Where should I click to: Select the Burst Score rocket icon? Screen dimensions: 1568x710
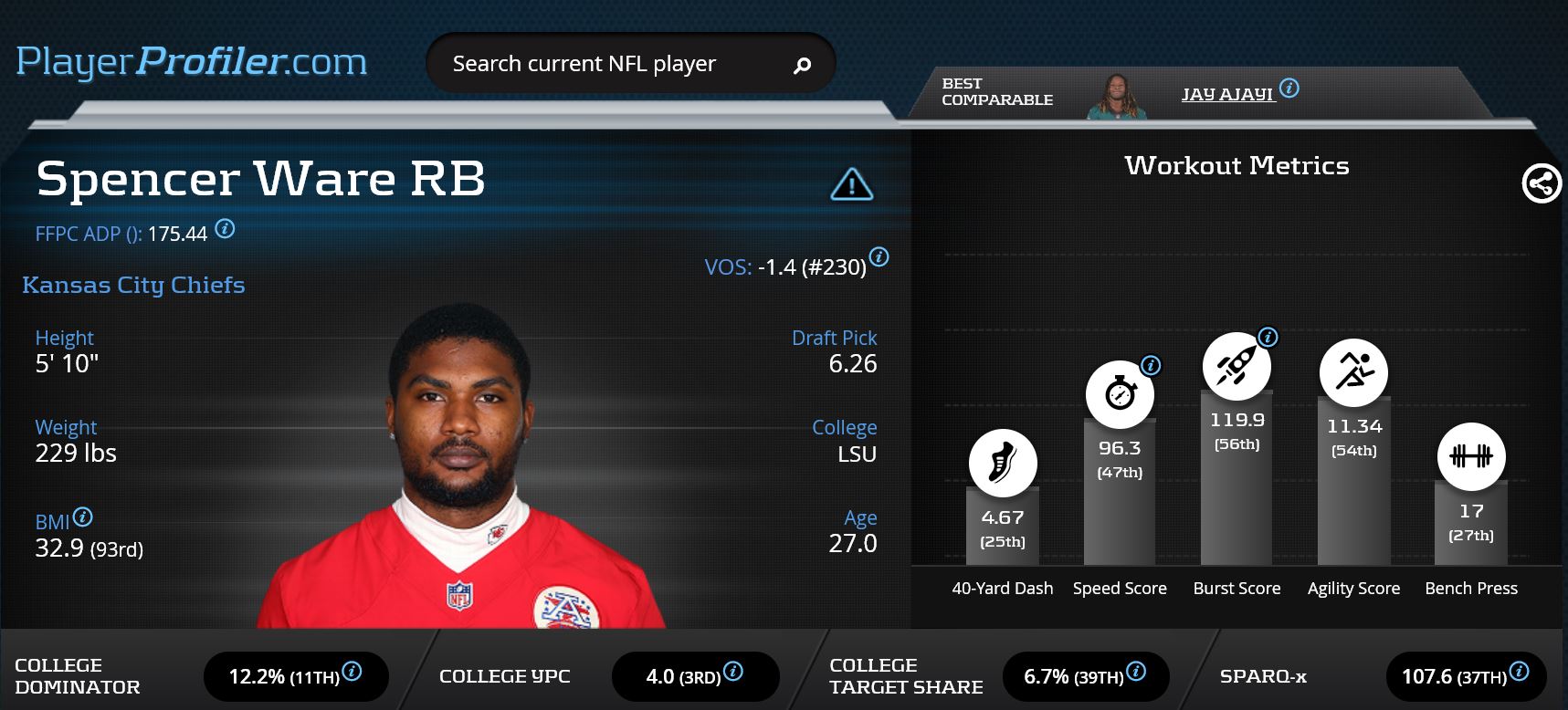point(1236,366)
